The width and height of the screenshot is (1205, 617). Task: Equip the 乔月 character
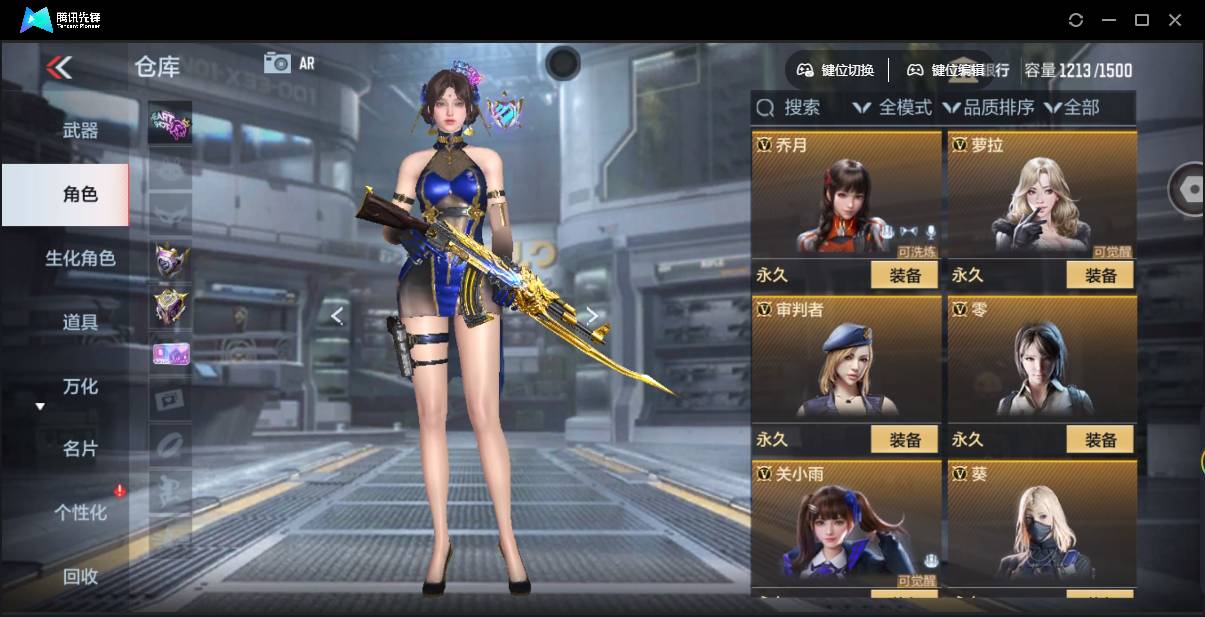904,275
